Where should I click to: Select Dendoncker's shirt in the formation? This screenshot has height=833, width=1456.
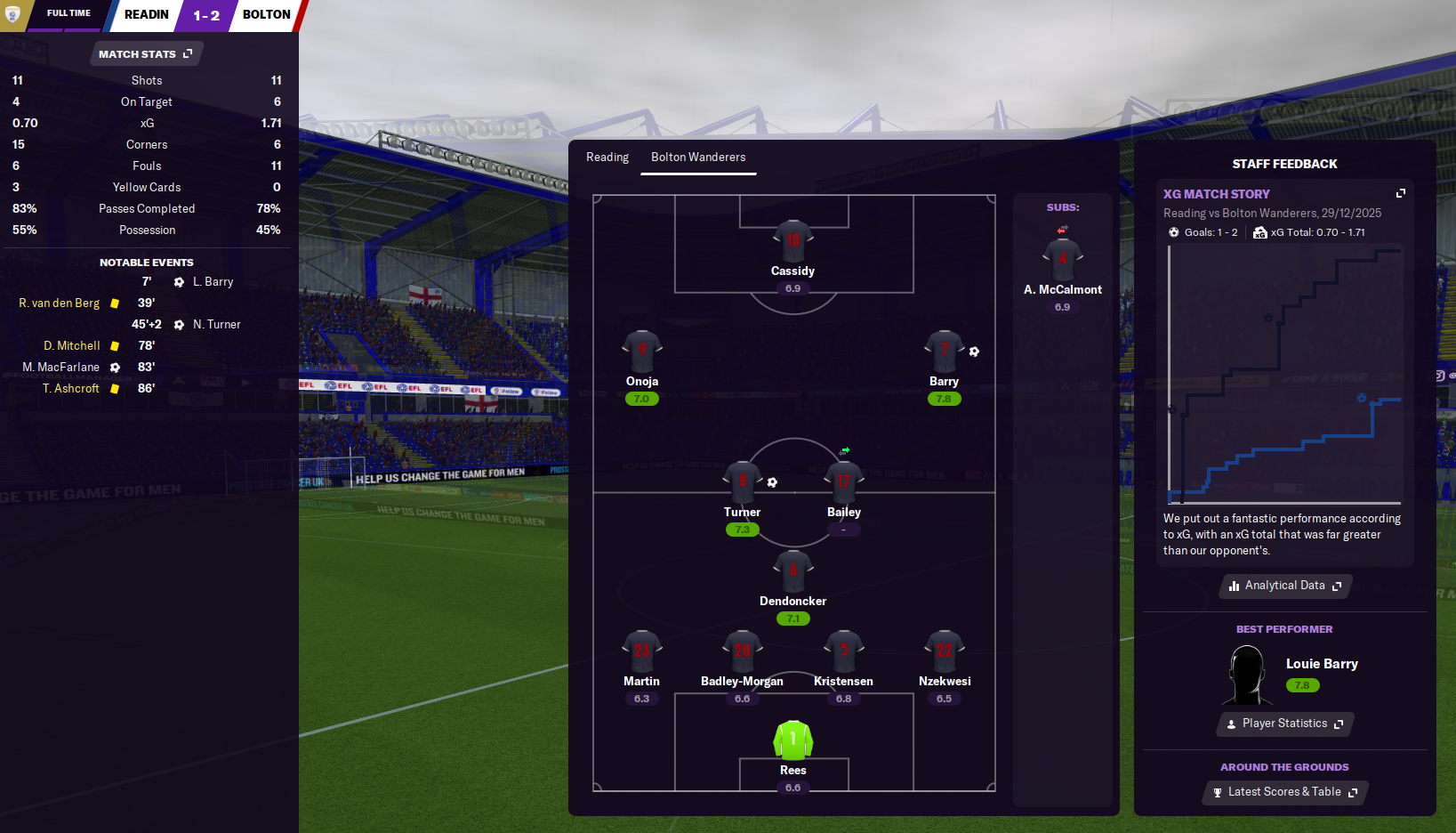click(792, 570)
